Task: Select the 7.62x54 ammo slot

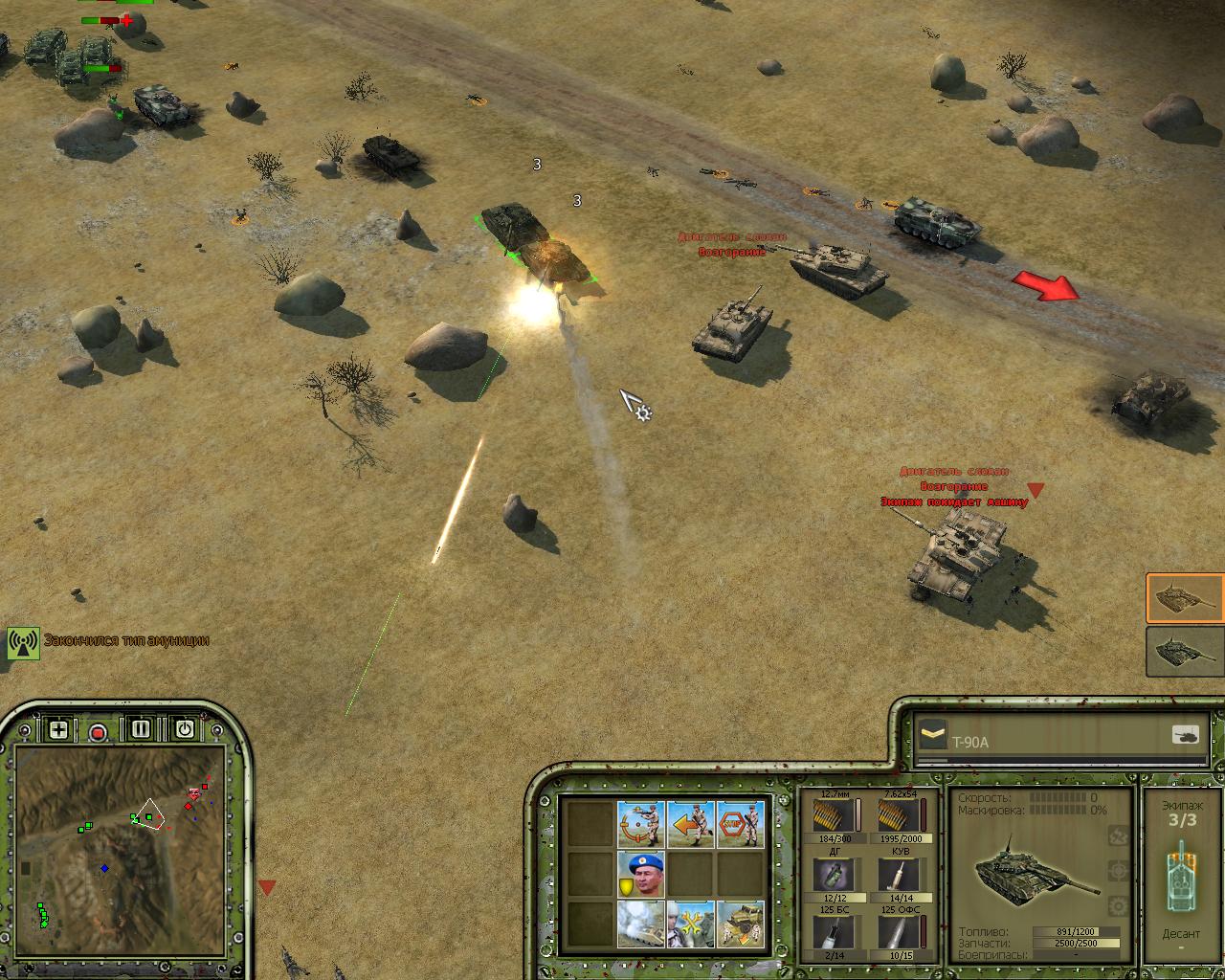Action: 897,816
